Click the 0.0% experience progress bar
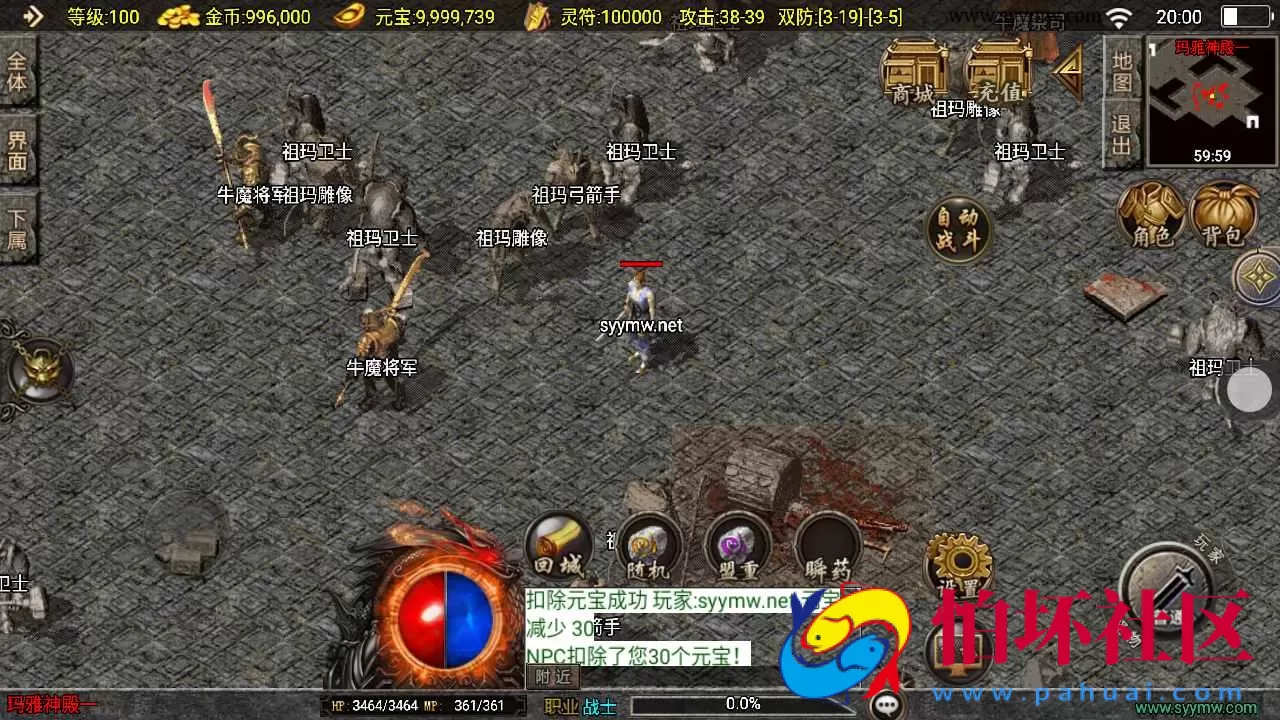 (740, 703)
